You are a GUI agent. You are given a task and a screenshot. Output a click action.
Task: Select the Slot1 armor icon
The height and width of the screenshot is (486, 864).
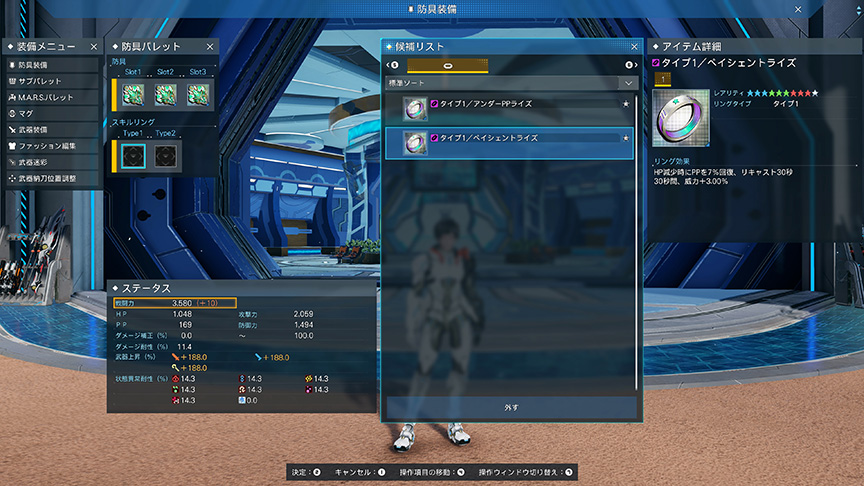(x=134, y=94)
